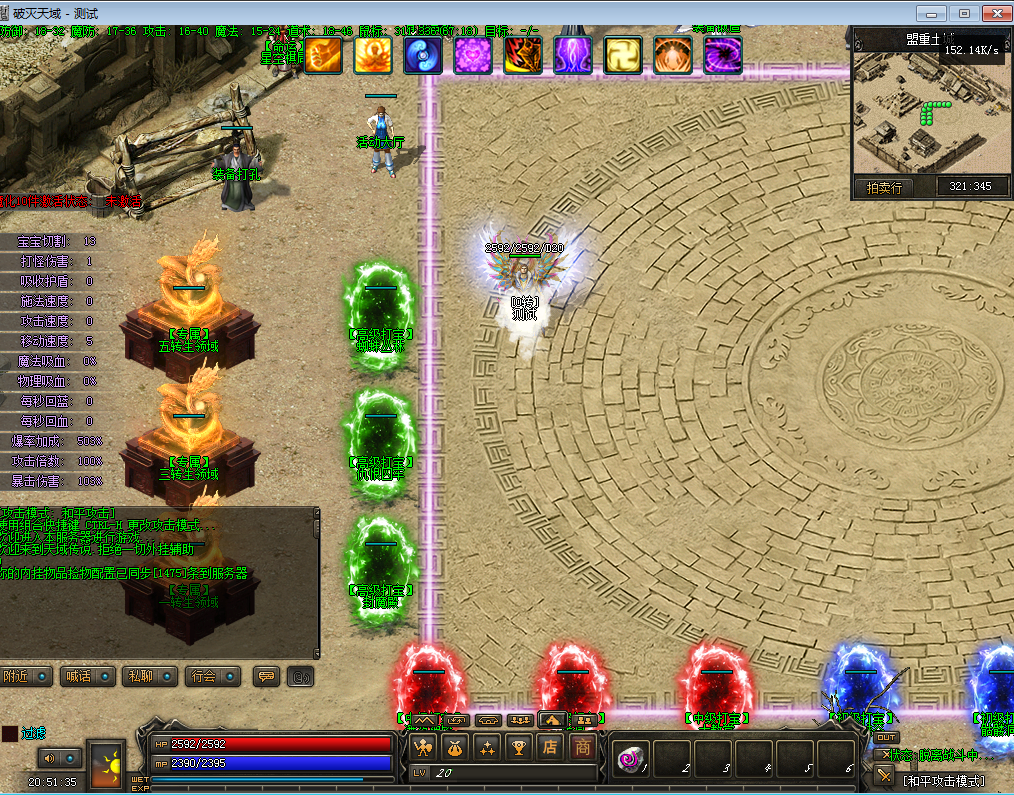
Task: Click the town minimap
Action: (930, 115)
